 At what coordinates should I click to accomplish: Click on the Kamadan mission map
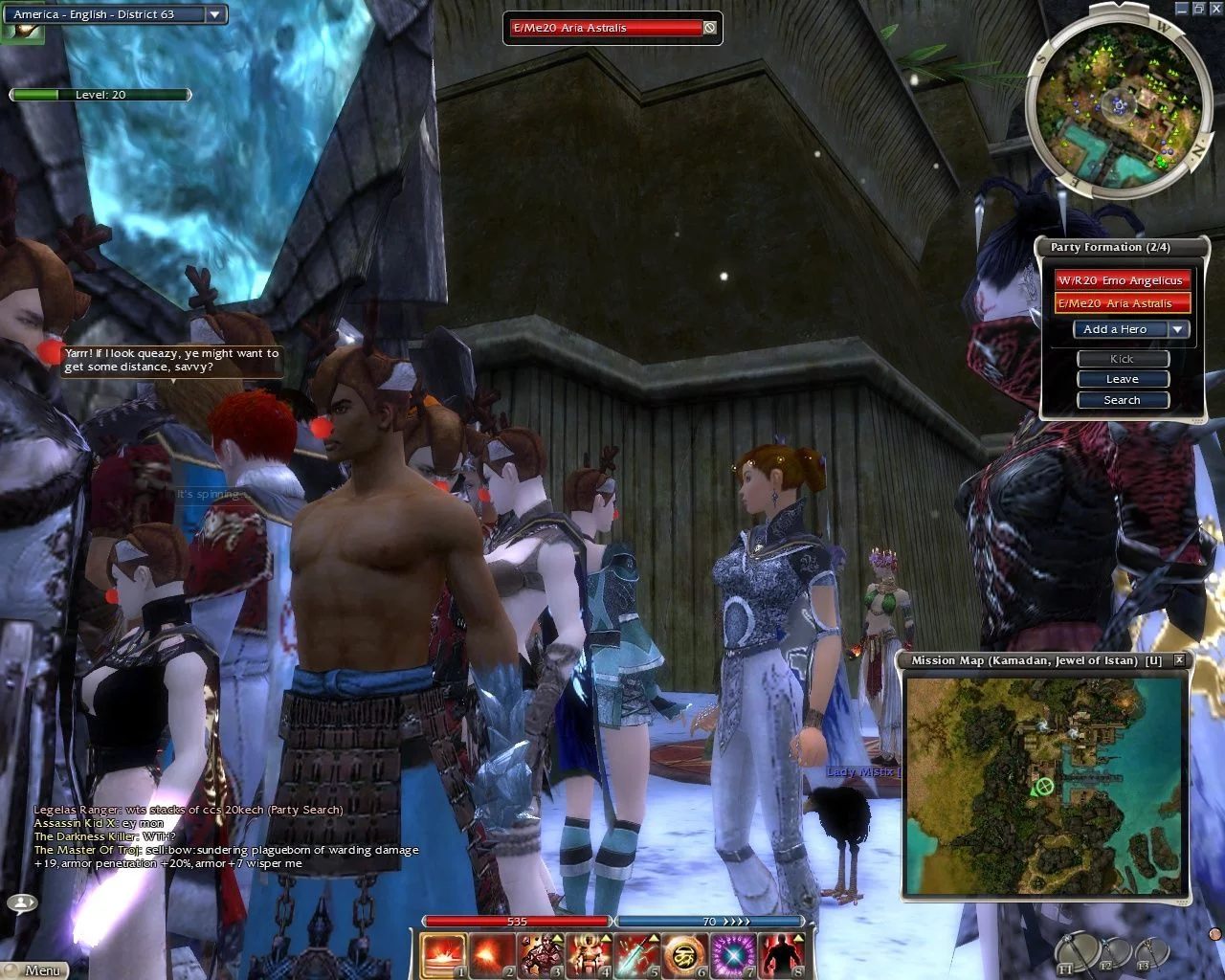pyautogui.click(x=1046, y=785)
